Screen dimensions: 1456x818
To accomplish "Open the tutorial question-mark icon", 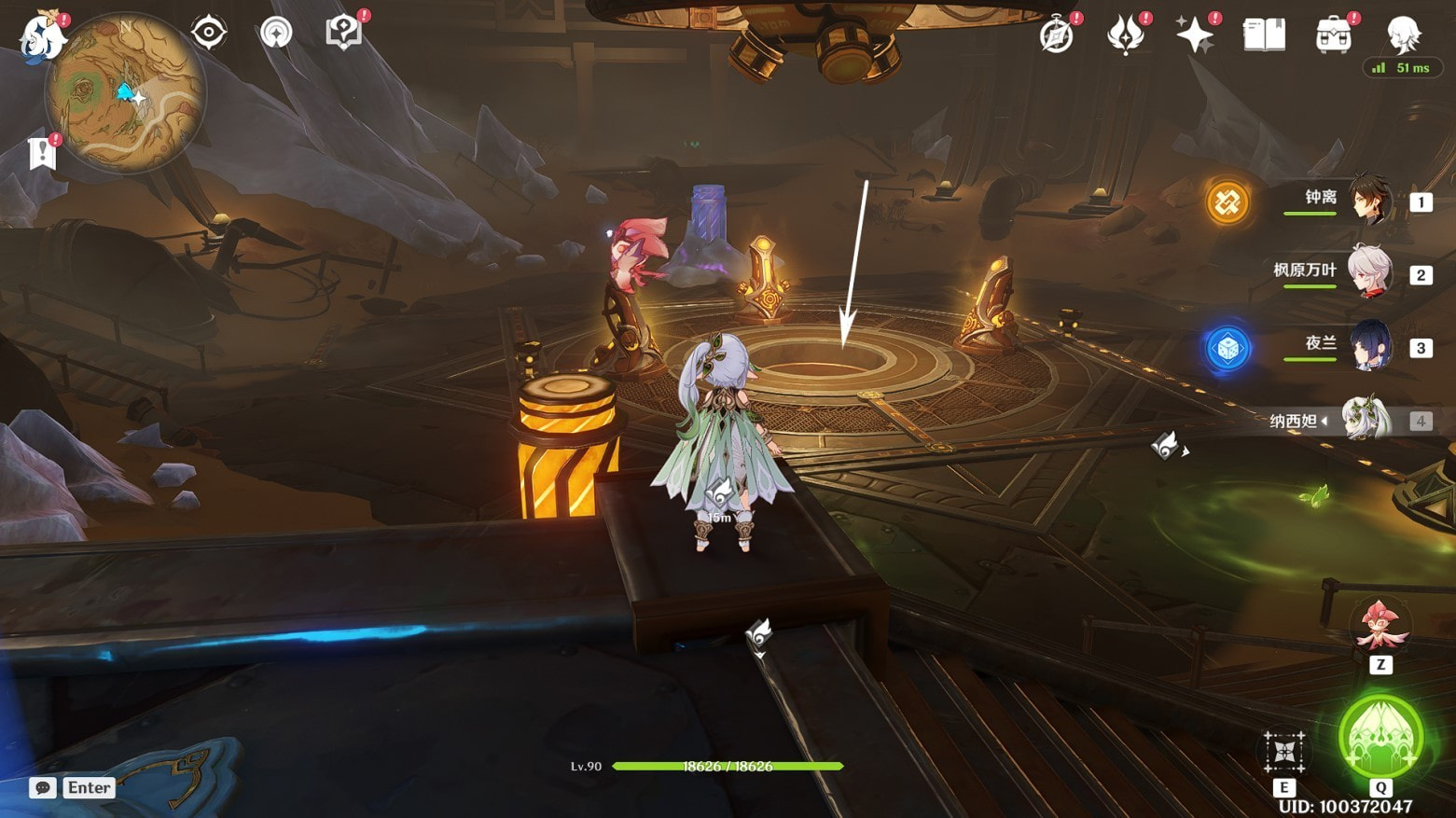I will pyautogui.click(x=343, y=33).
